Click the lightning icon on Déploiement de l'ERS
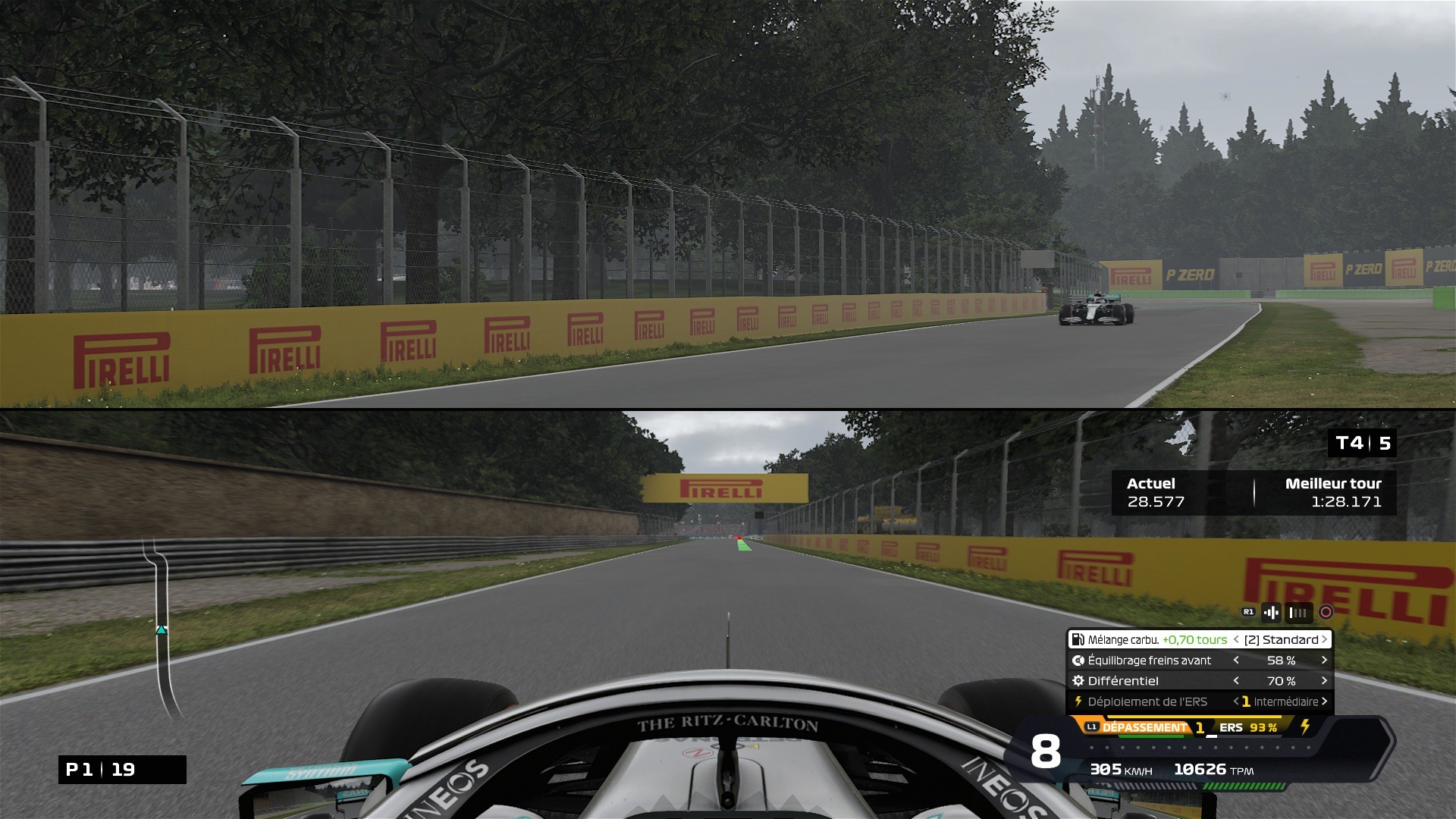 tap(1078, 701)
